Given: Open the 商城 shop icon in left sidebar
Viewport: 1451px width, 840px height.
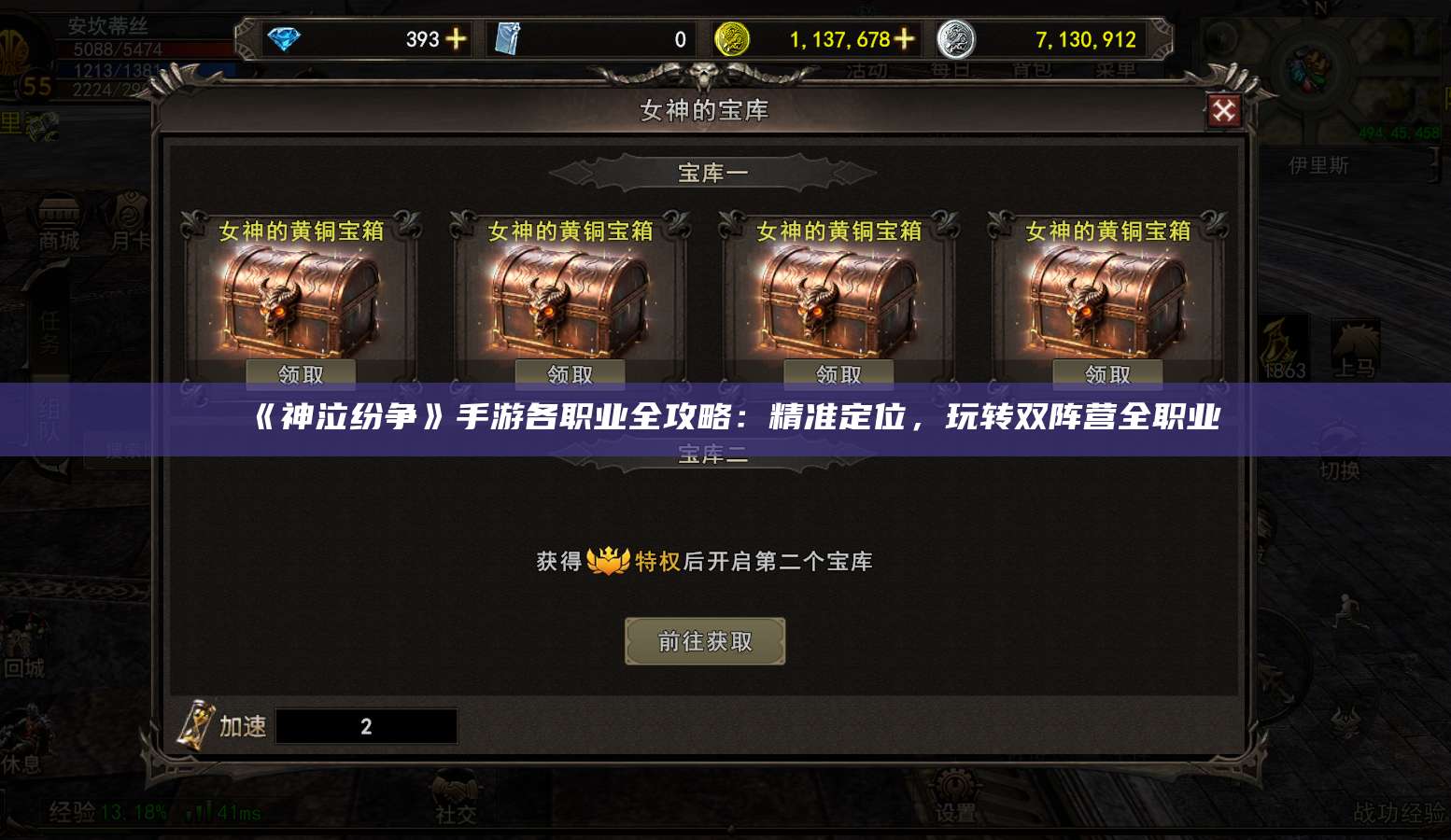Looking at the screenshot, I should coord(56,217).
